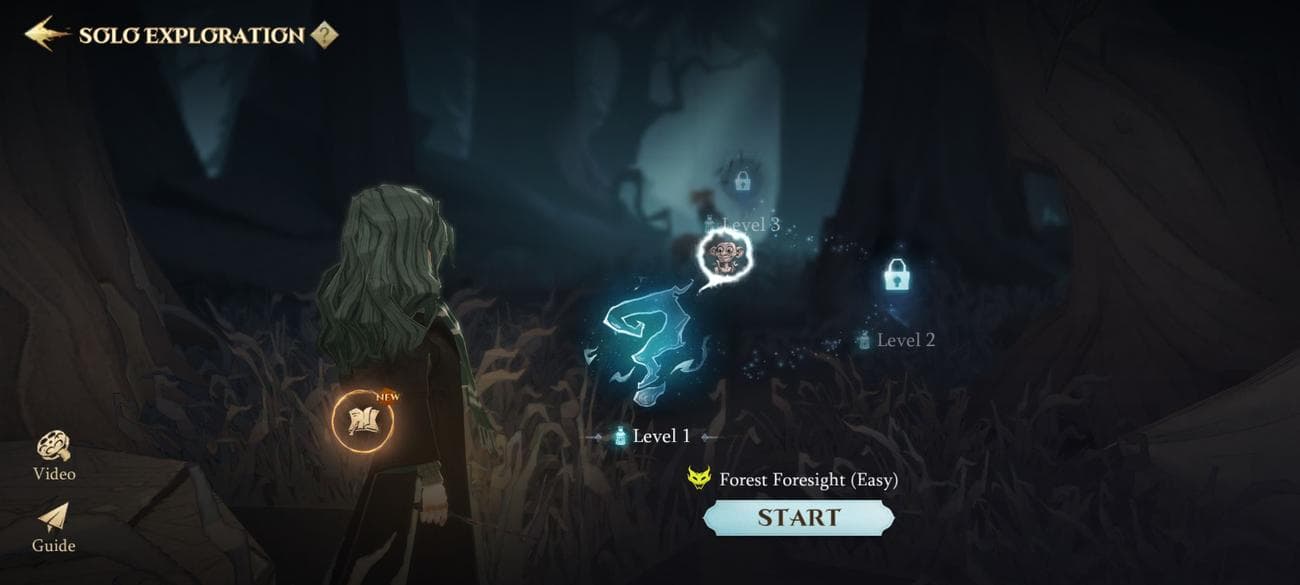Tap the creature speech bubble icon
The width and height of the screenshot is (1300, 585).
(x=723, y=254)
